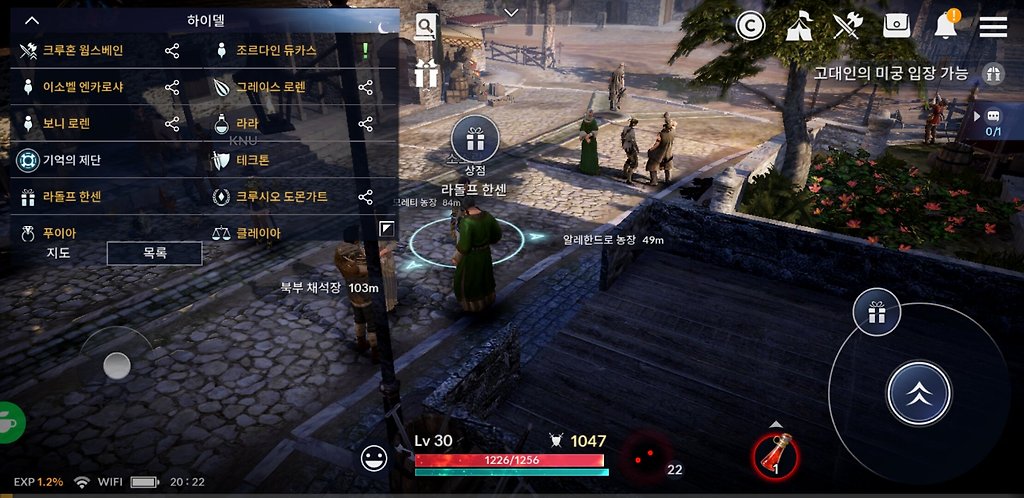Select the 보니 로렌 entry
The image size is (1024, 498).
(66, 124)
